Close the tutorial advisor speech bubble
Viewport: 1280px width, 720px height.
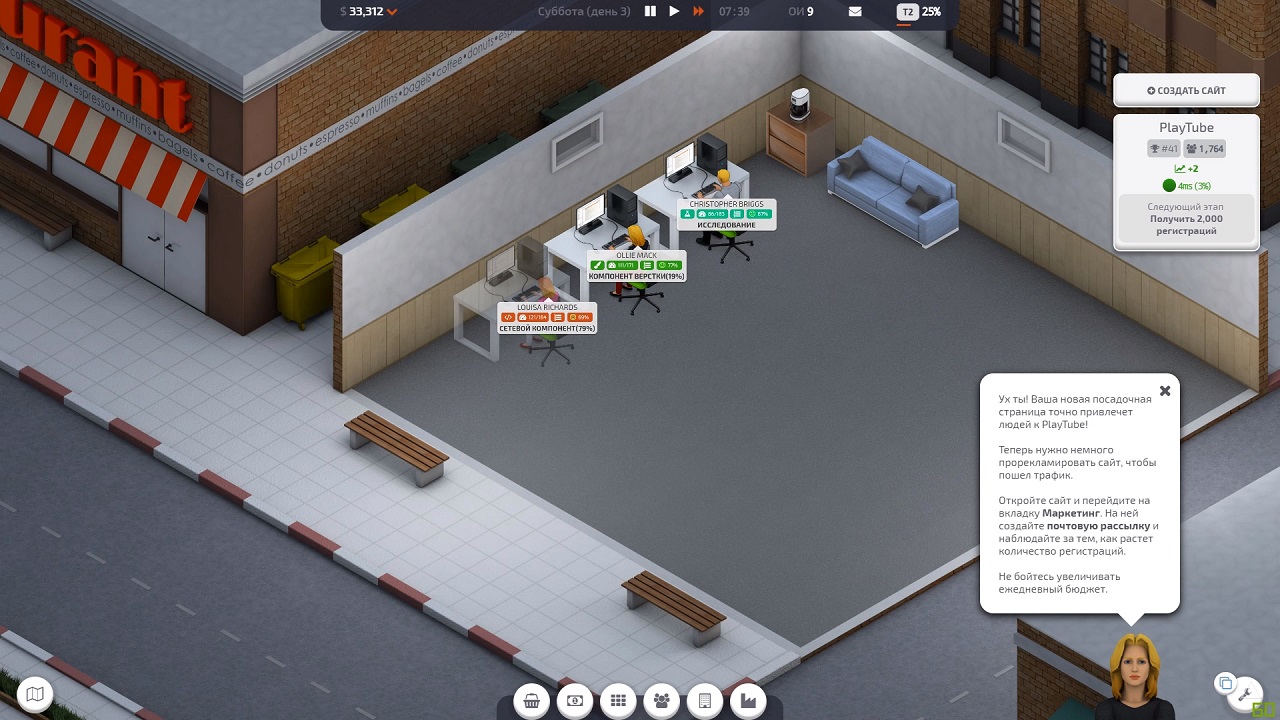[1164, 391]
